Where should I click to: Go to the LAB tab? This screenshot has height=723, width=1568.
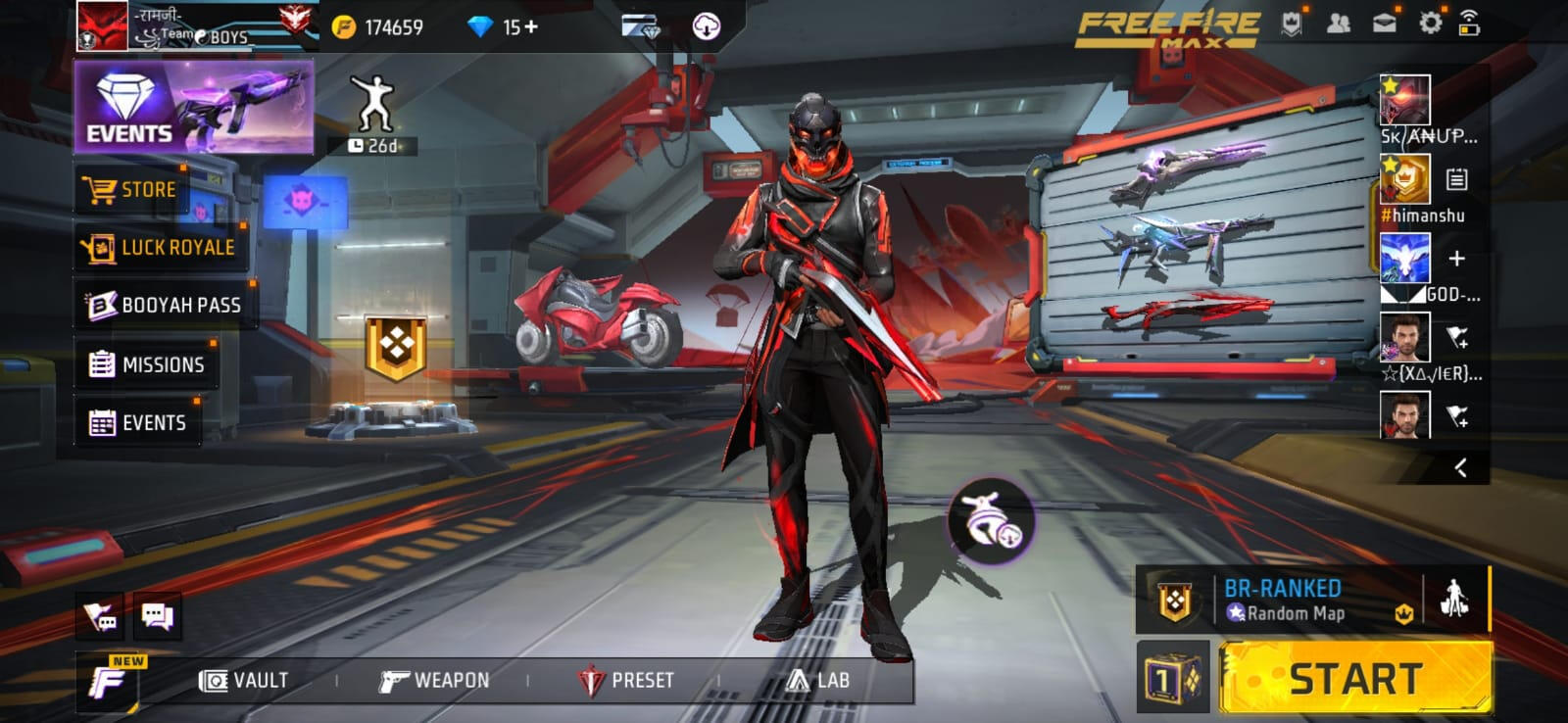[x=818, y=680]
